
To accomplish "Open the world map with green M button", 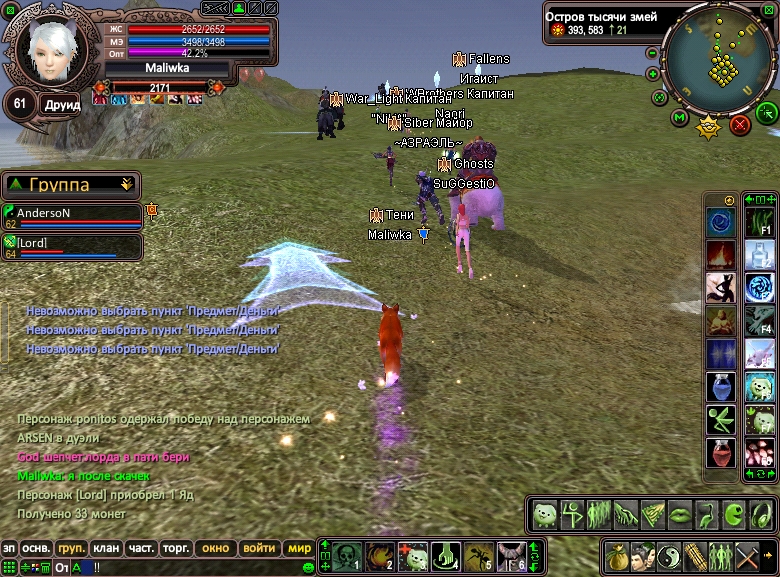I will tap(680, 118).
